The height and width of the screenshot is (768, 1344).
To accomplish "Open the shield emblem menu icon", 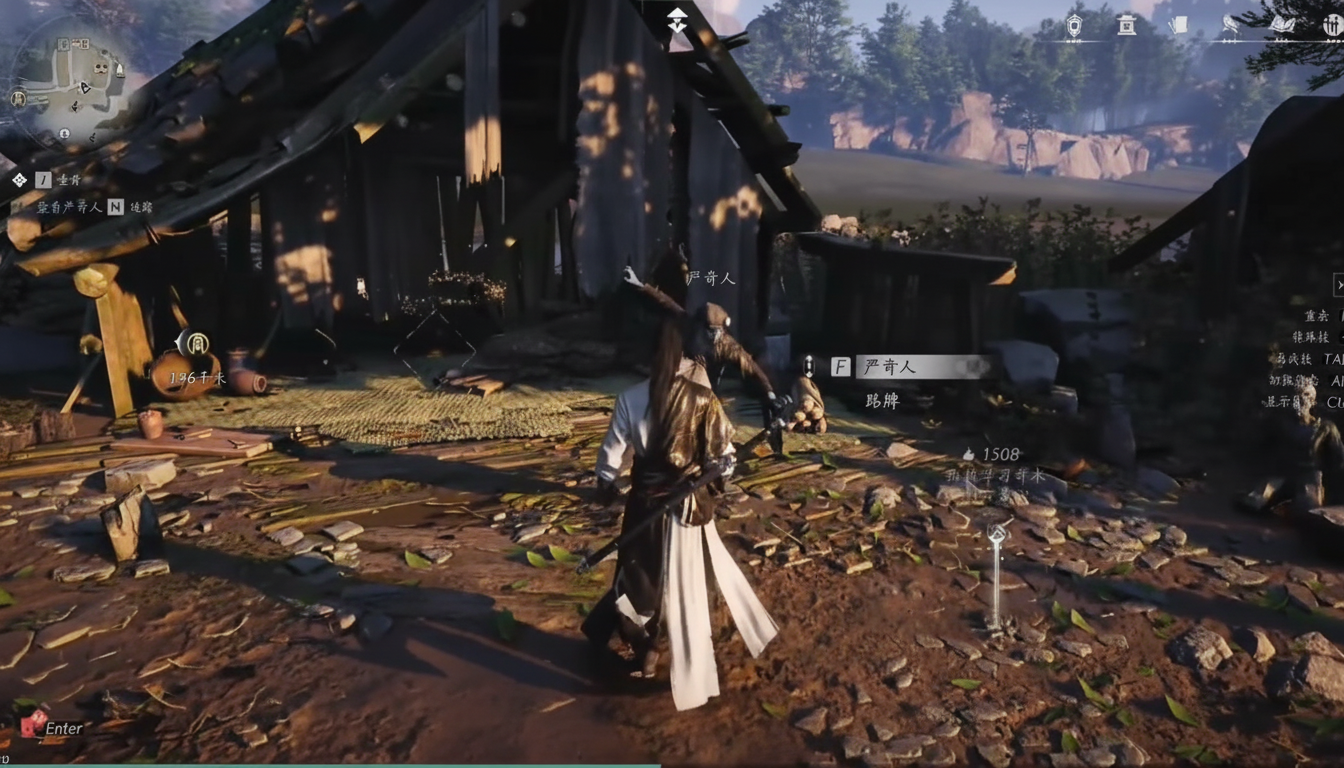I will pos(1074,26).
